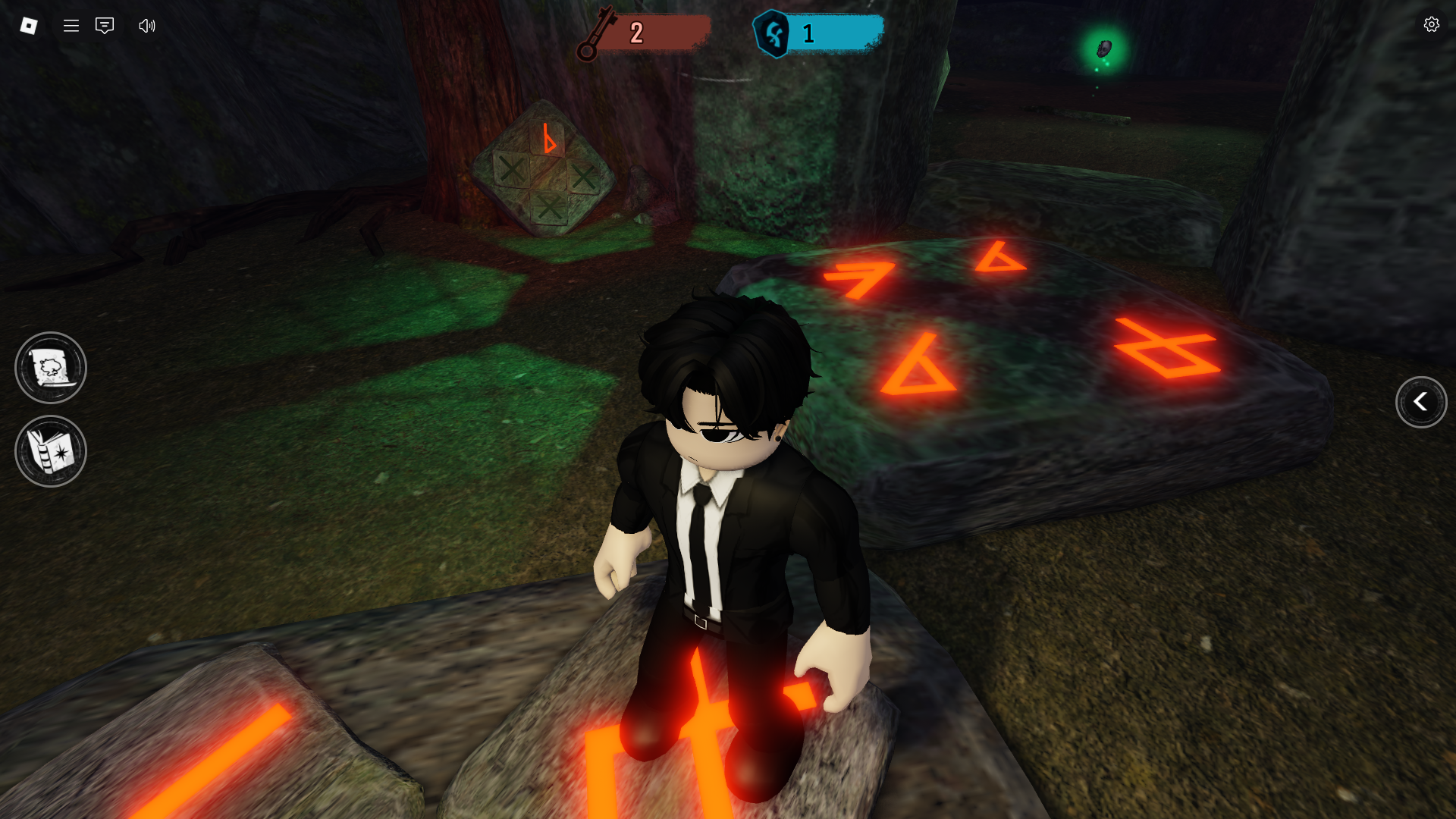
Task: Open the Roblox logo menu
Action: (29, 26)
